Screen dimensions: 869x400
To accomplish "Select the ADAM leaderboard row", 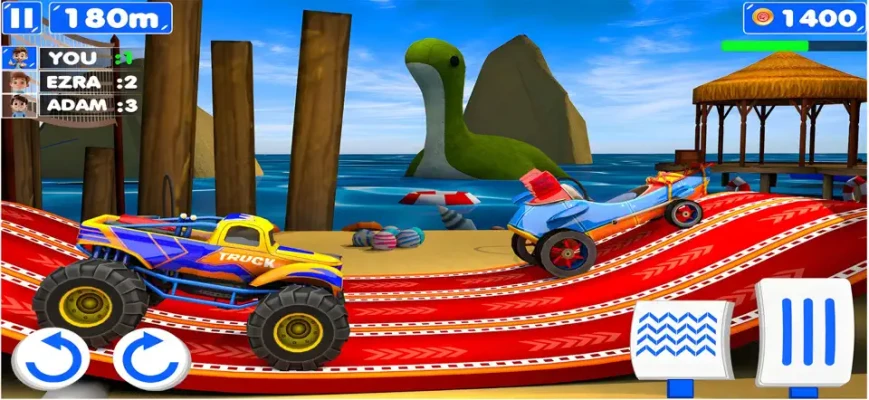I will (71, 105).
